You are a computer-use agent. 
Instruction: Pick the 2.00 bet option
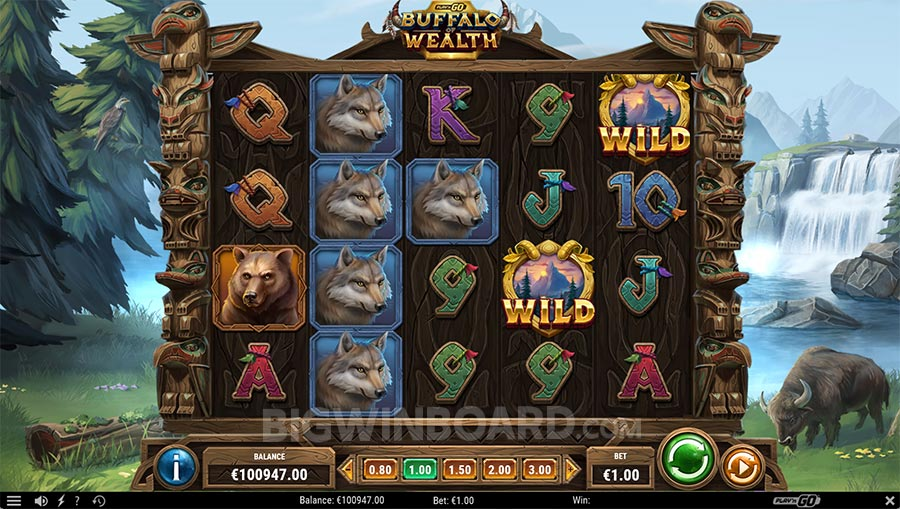(500, 469)
